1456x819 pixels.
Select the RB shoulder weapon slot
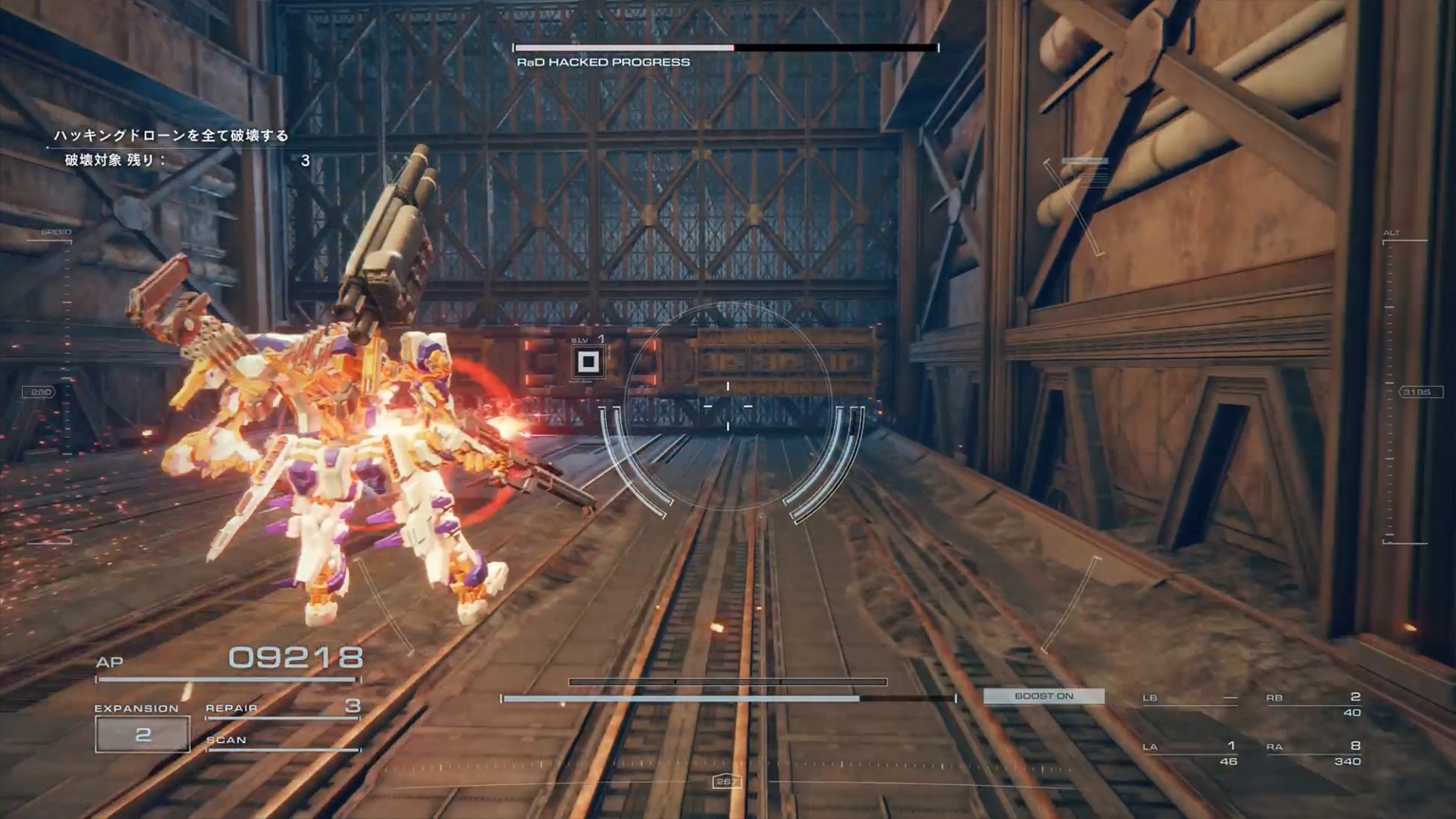point(1314,704)
